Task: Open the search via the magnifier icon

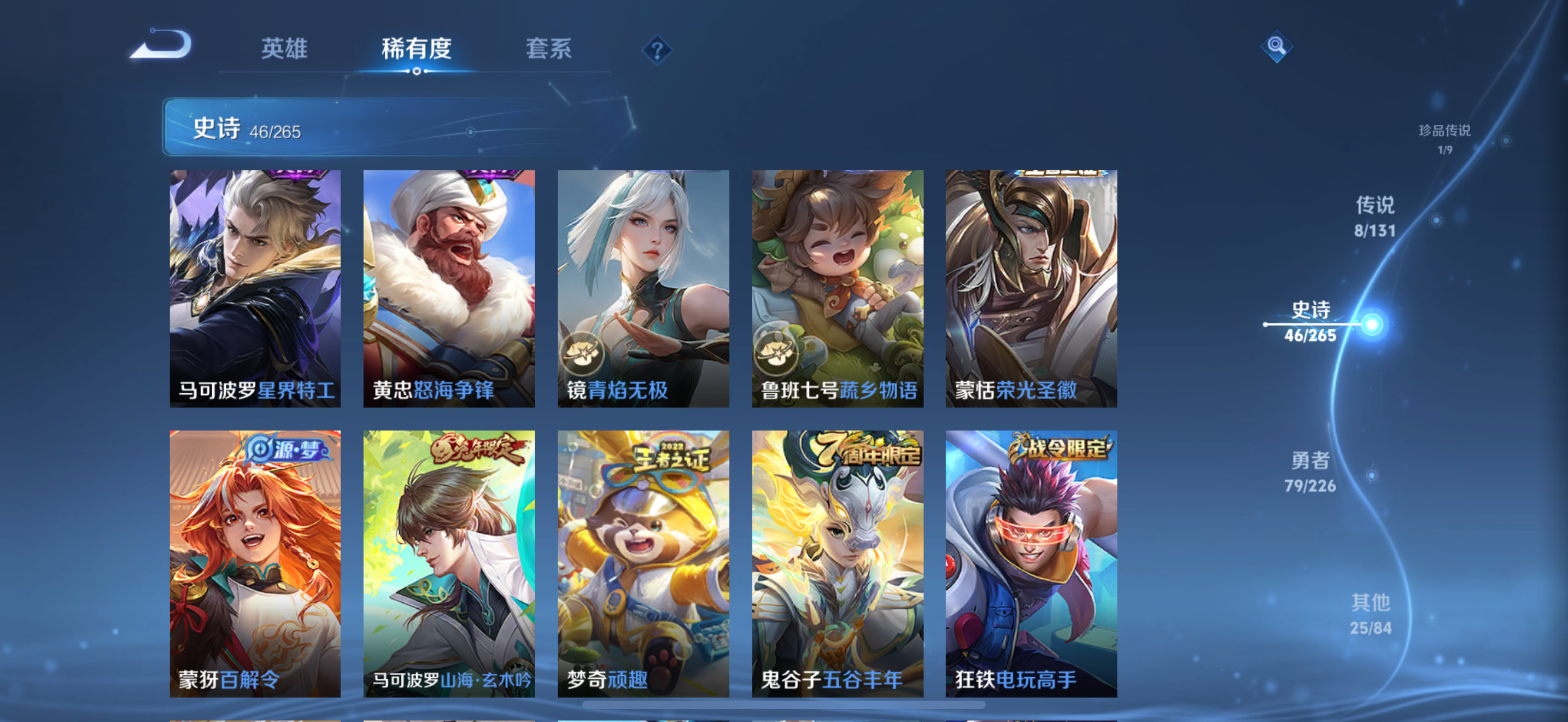Action: tap(1276, 48)
